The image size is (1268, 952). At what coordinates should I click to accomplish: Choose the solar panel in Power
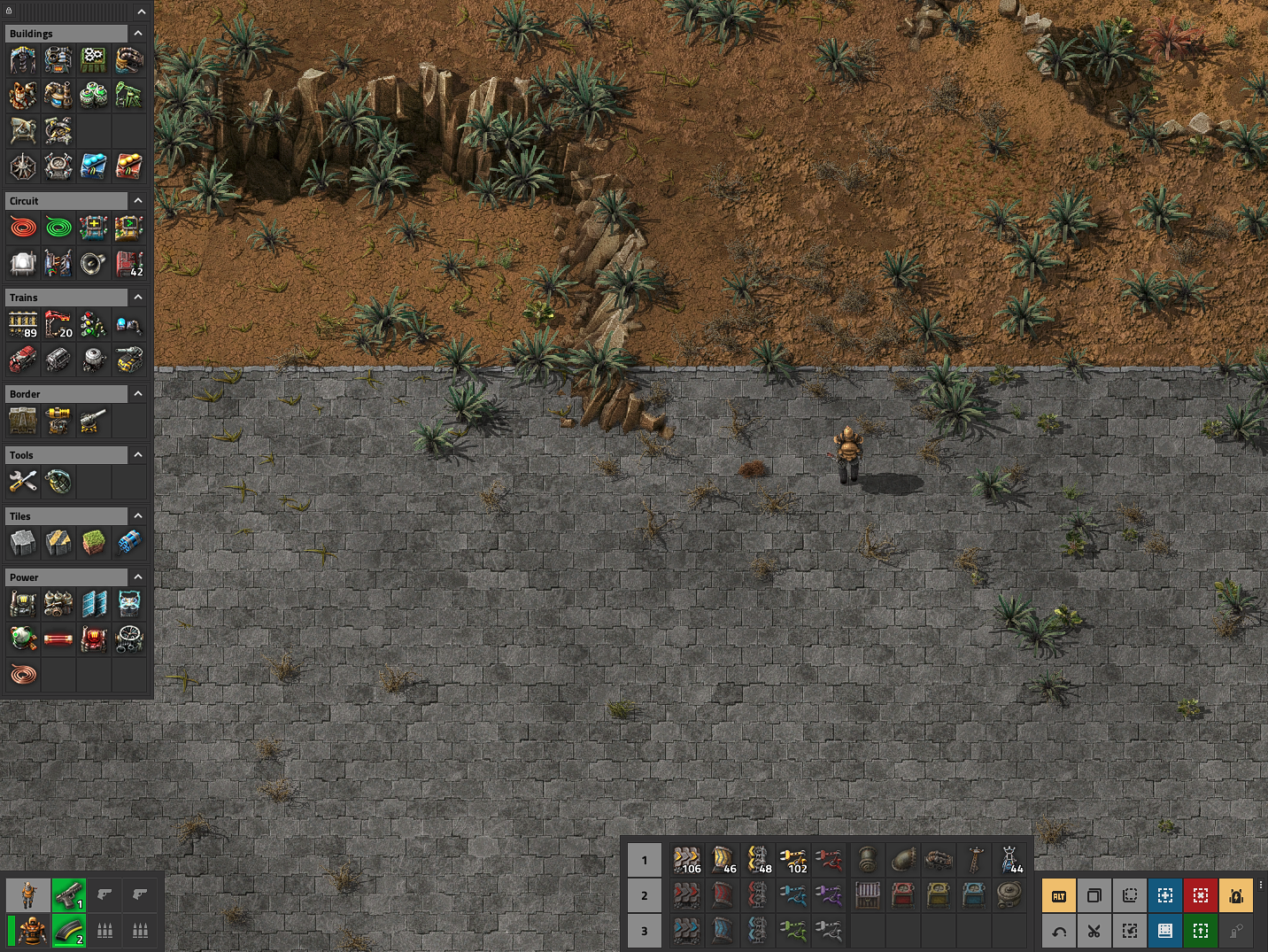pyautogui.click(x=94, y=604)
